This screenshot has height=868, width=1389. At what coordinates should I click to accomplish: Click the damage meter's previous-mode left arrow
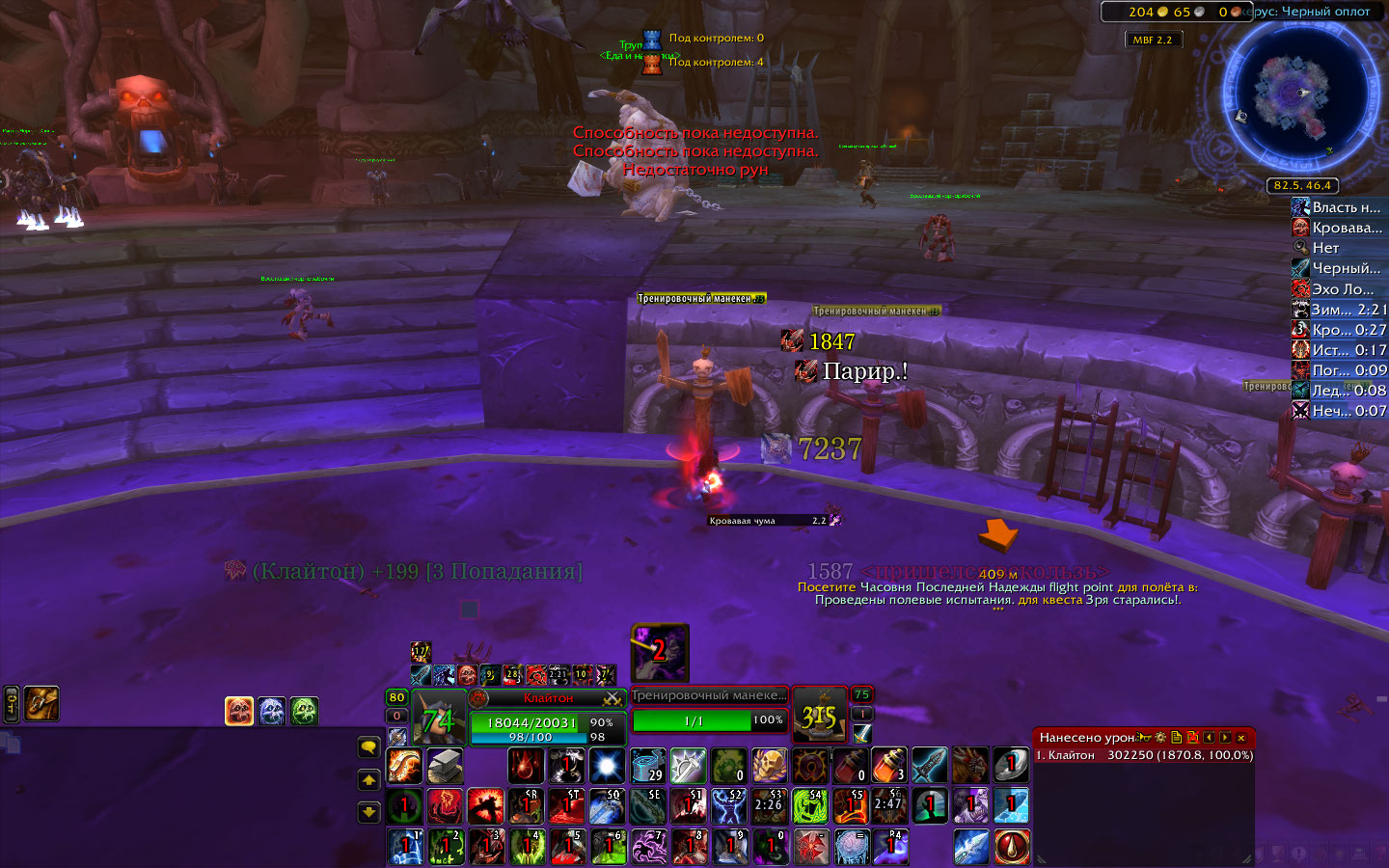(1209, 738)
